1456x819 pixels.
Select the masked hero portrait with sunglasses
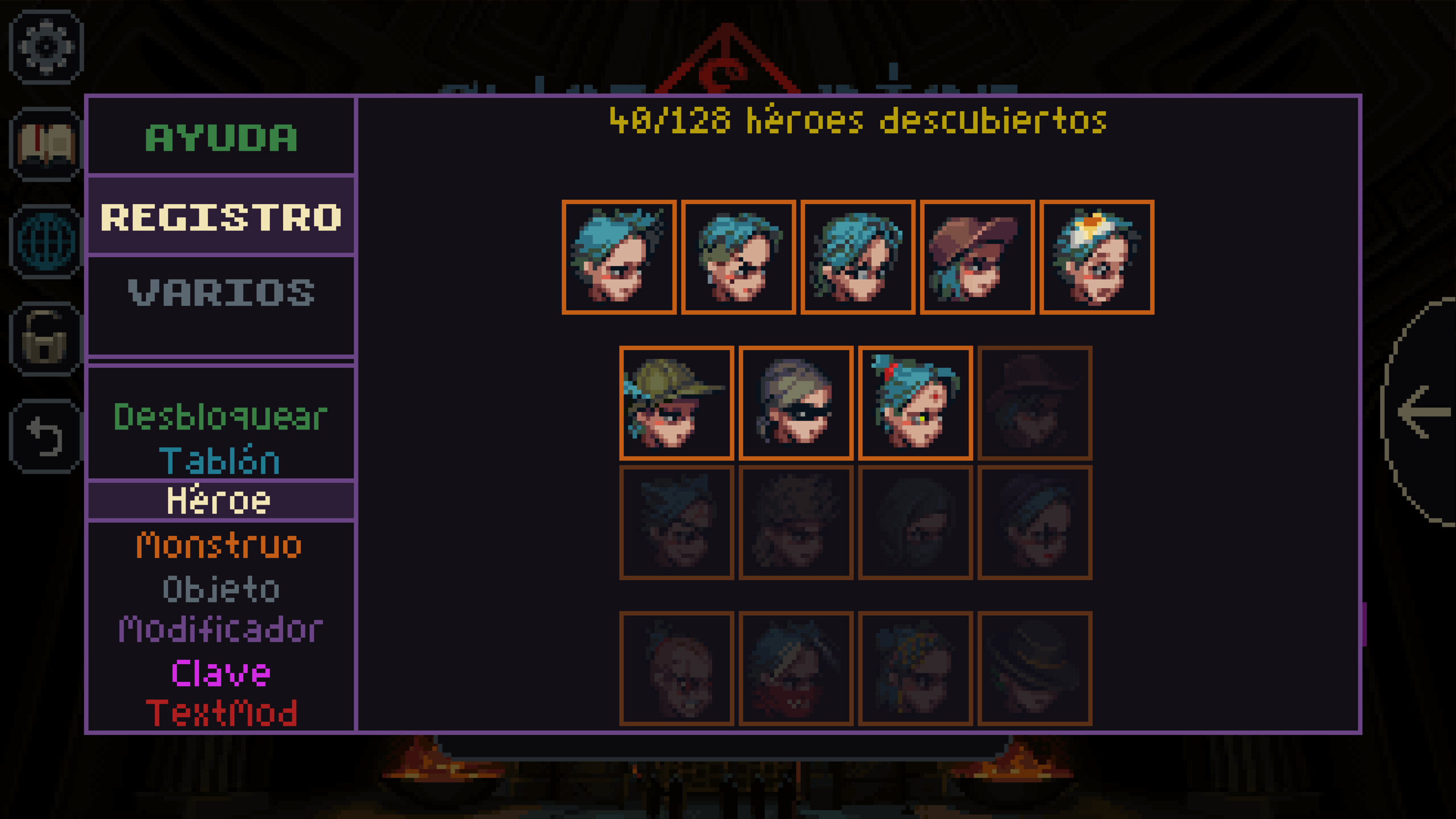(796, 404)
